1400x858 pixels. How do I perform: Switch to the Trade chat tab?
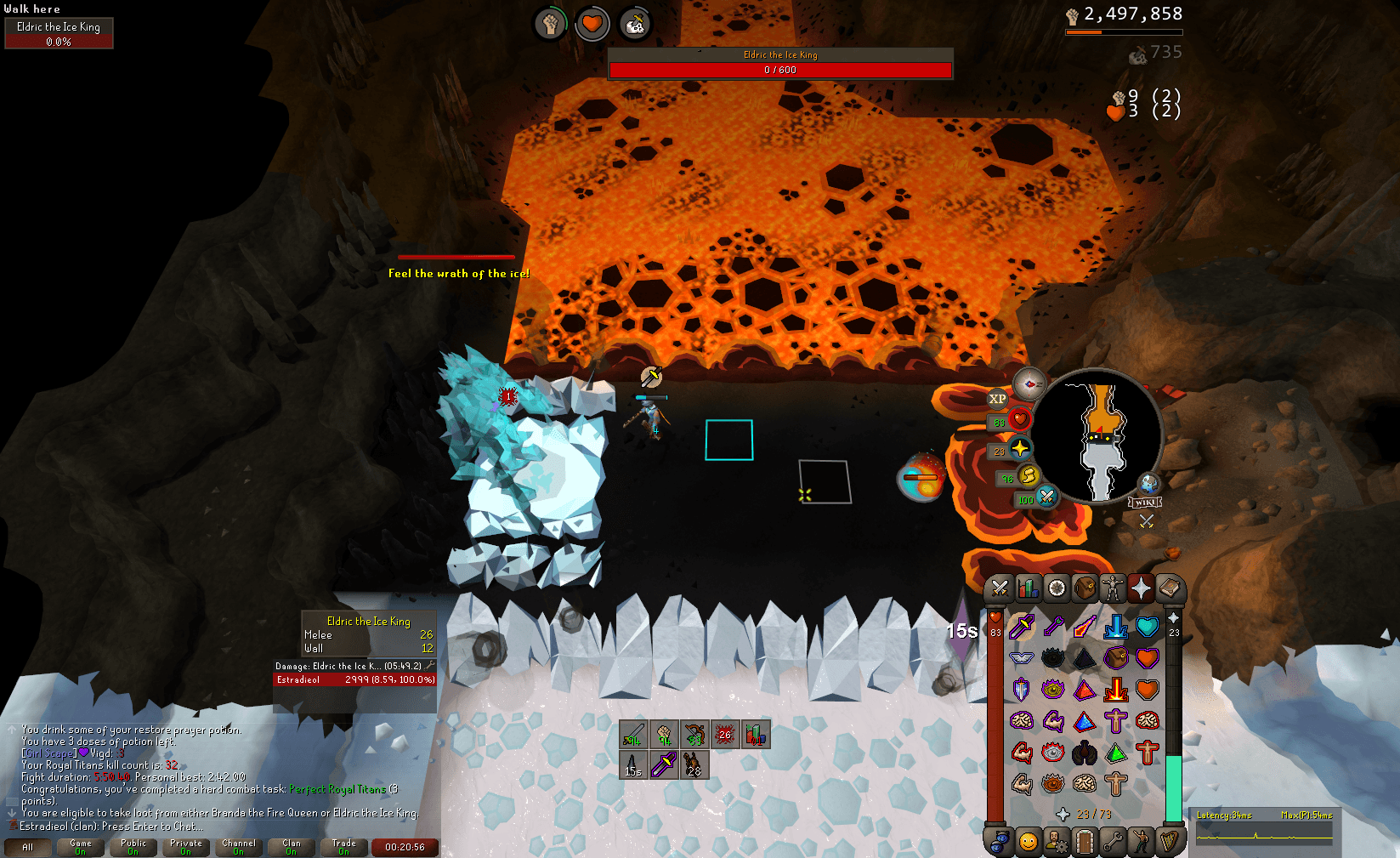point(343,846)
